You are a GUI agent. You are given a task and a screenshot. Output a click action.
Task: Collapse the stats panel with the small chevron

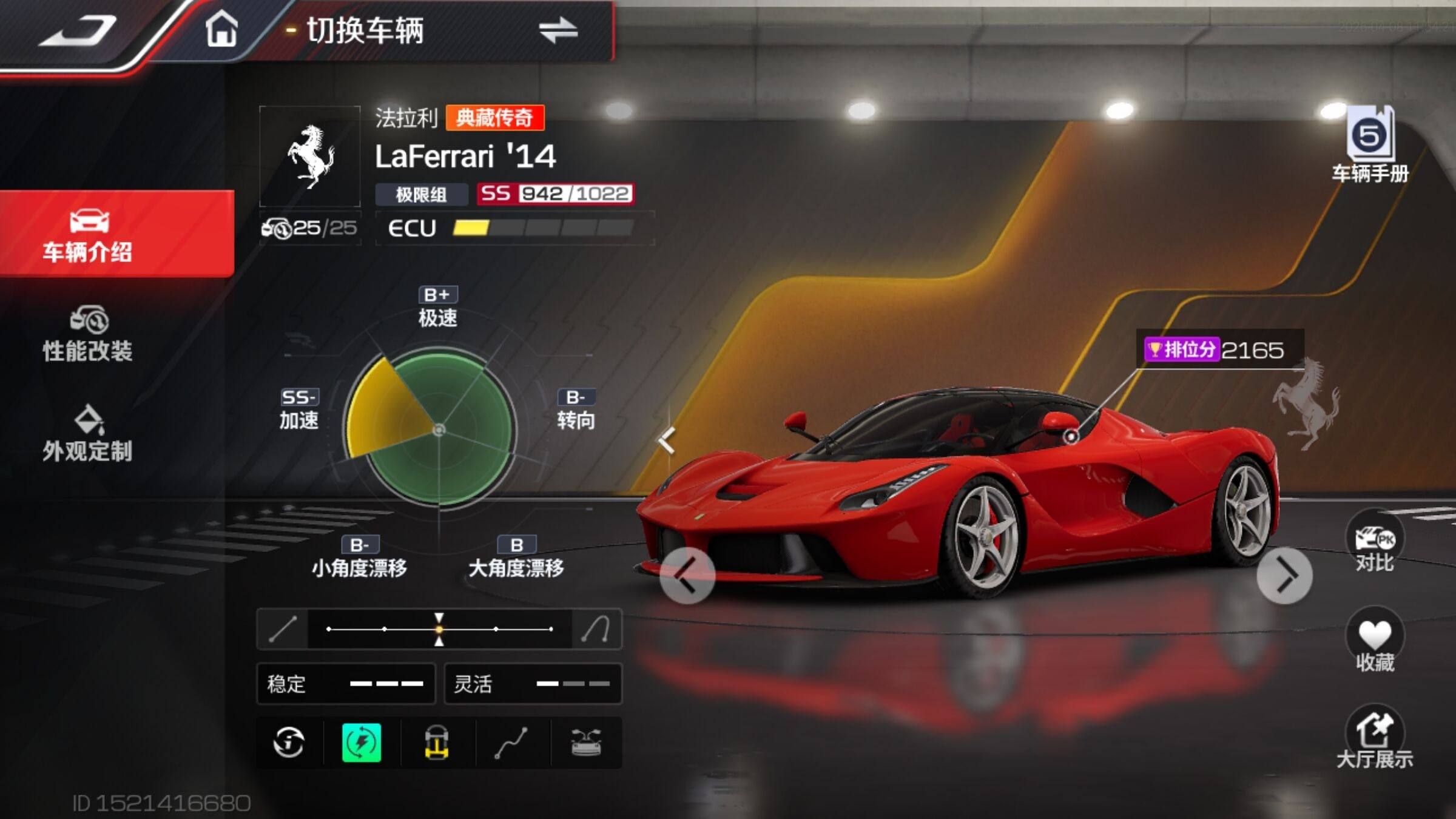click(667, 440)
